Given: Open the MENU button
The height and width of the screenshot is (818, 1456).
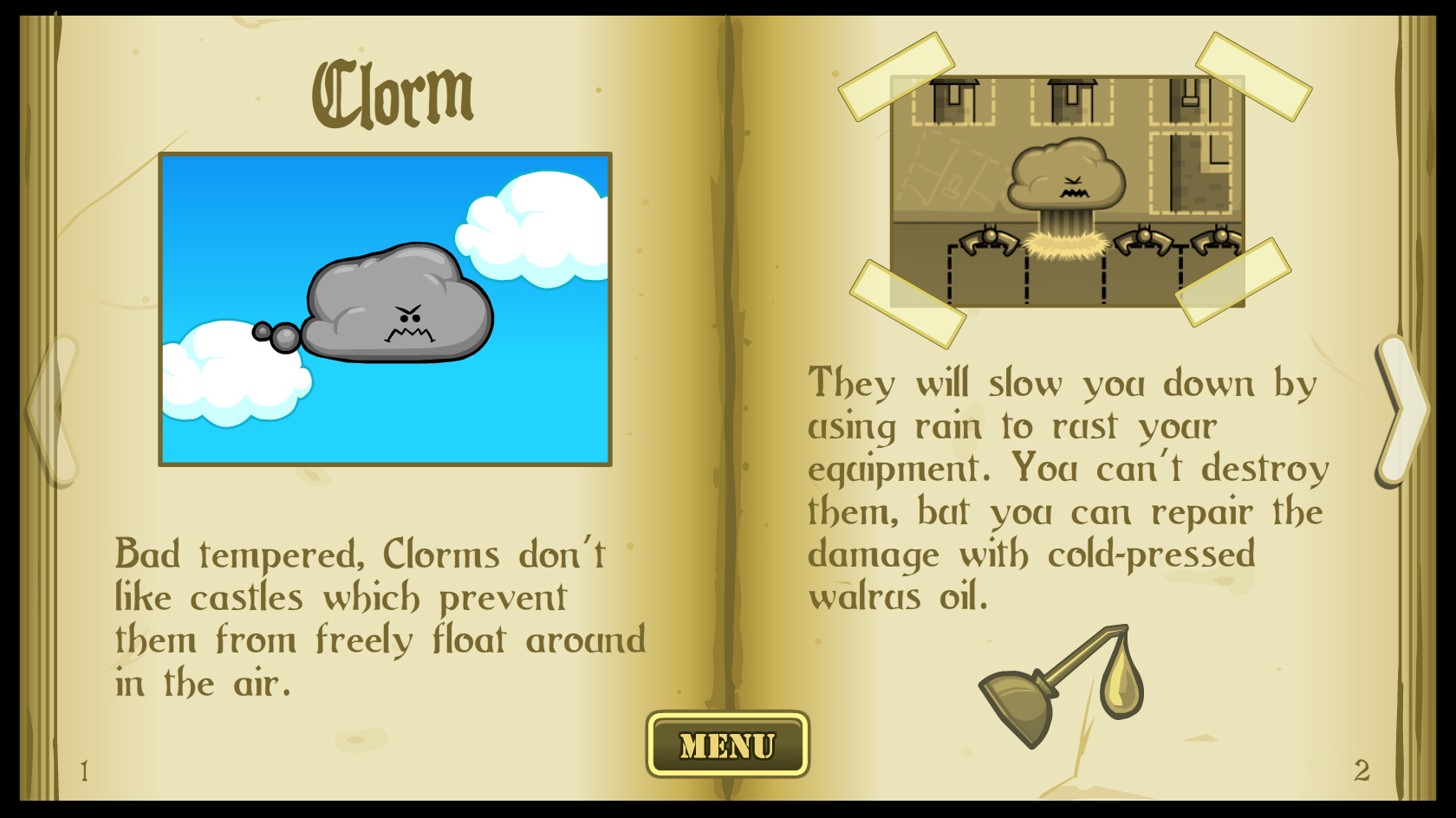Looking at the screenshot, I should [x=728, y=743].
